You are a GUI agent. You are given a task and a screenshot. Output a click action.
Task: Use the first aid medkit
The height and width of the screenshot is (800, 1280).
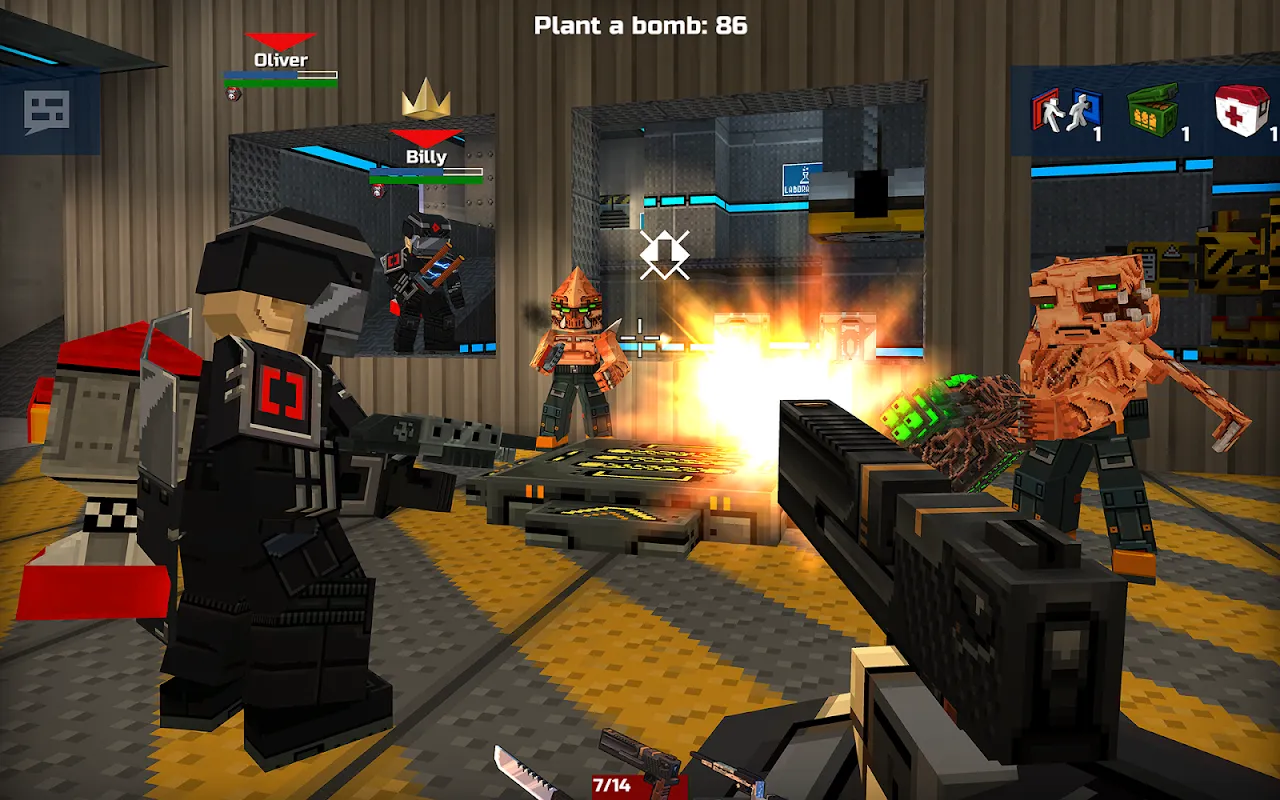coord(1241,110)
